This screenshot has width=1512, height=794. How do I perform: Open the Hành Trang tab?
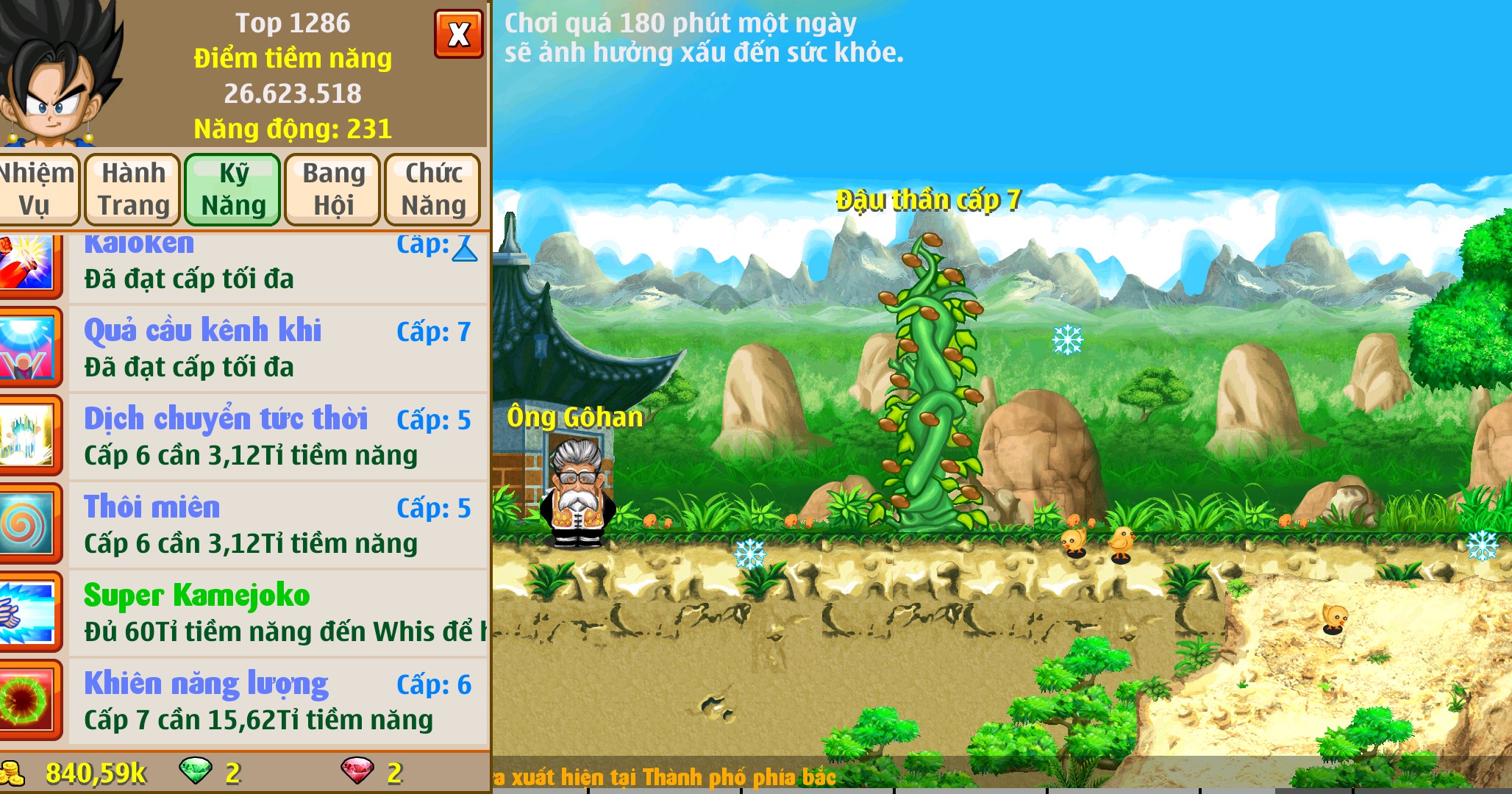coord(132,188)
